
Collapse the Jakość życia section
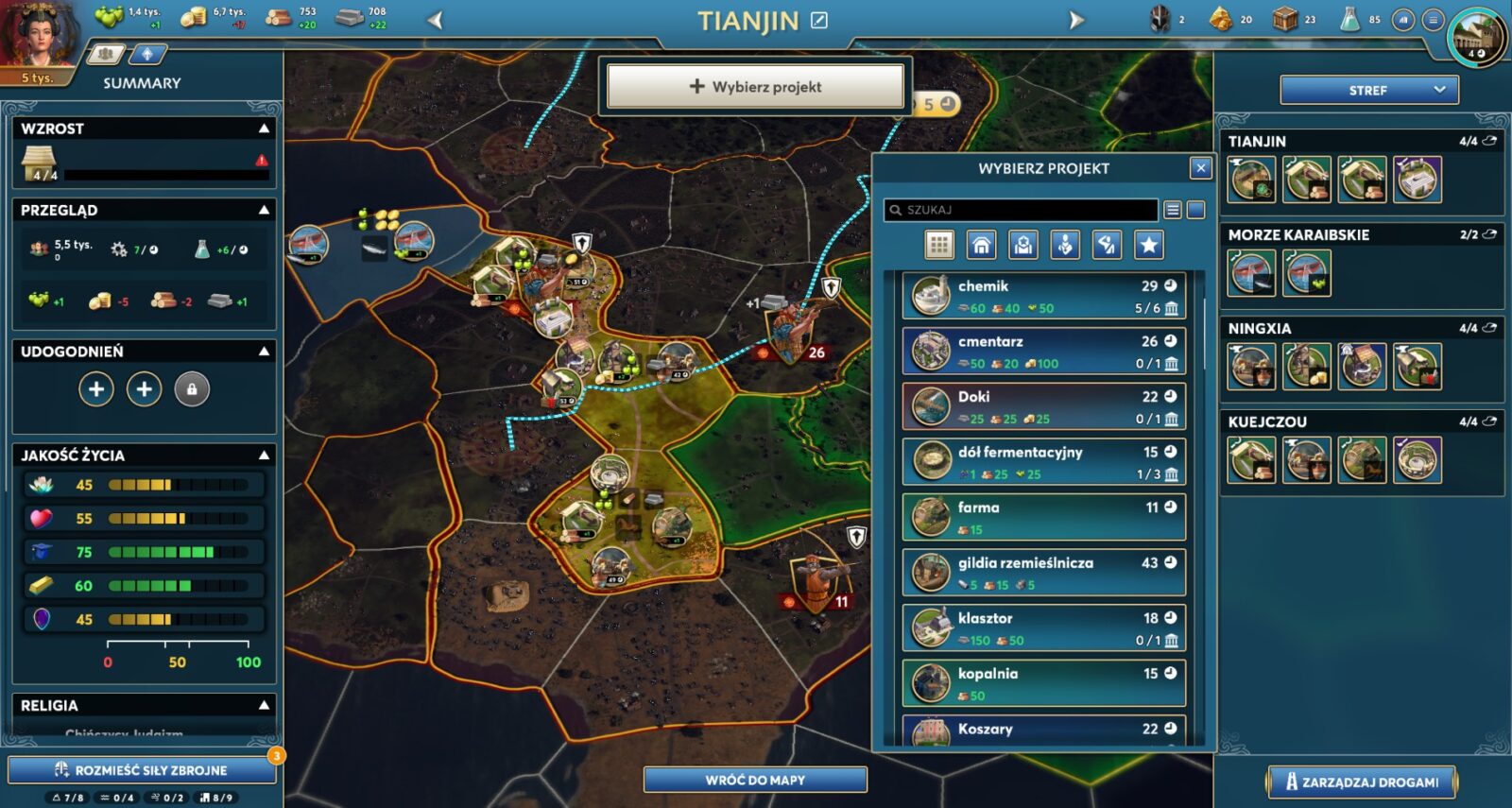pyautogui.click(x=265, y=456)
